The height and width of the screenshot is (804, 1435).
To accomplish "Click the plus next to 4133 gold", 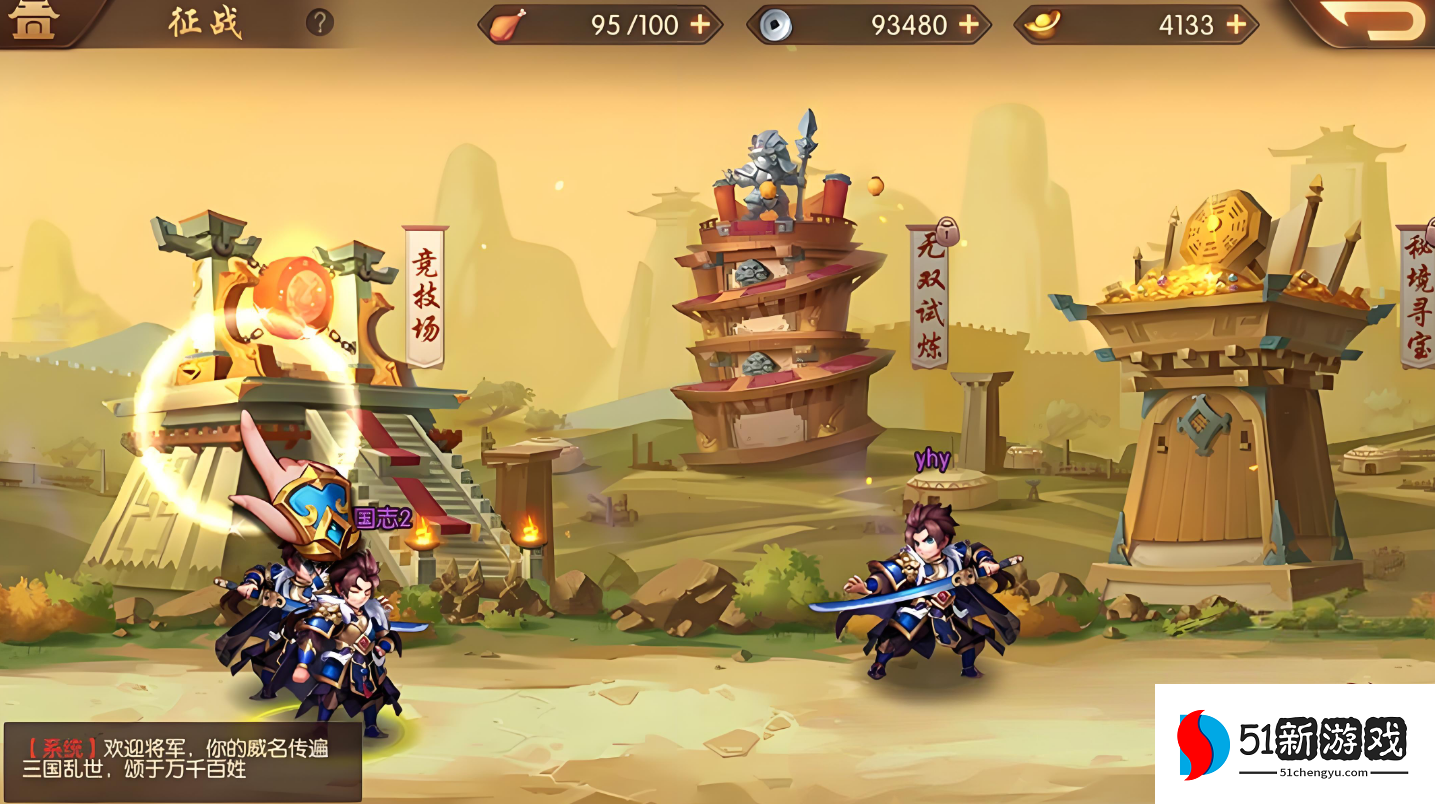I will point(1237,24).
